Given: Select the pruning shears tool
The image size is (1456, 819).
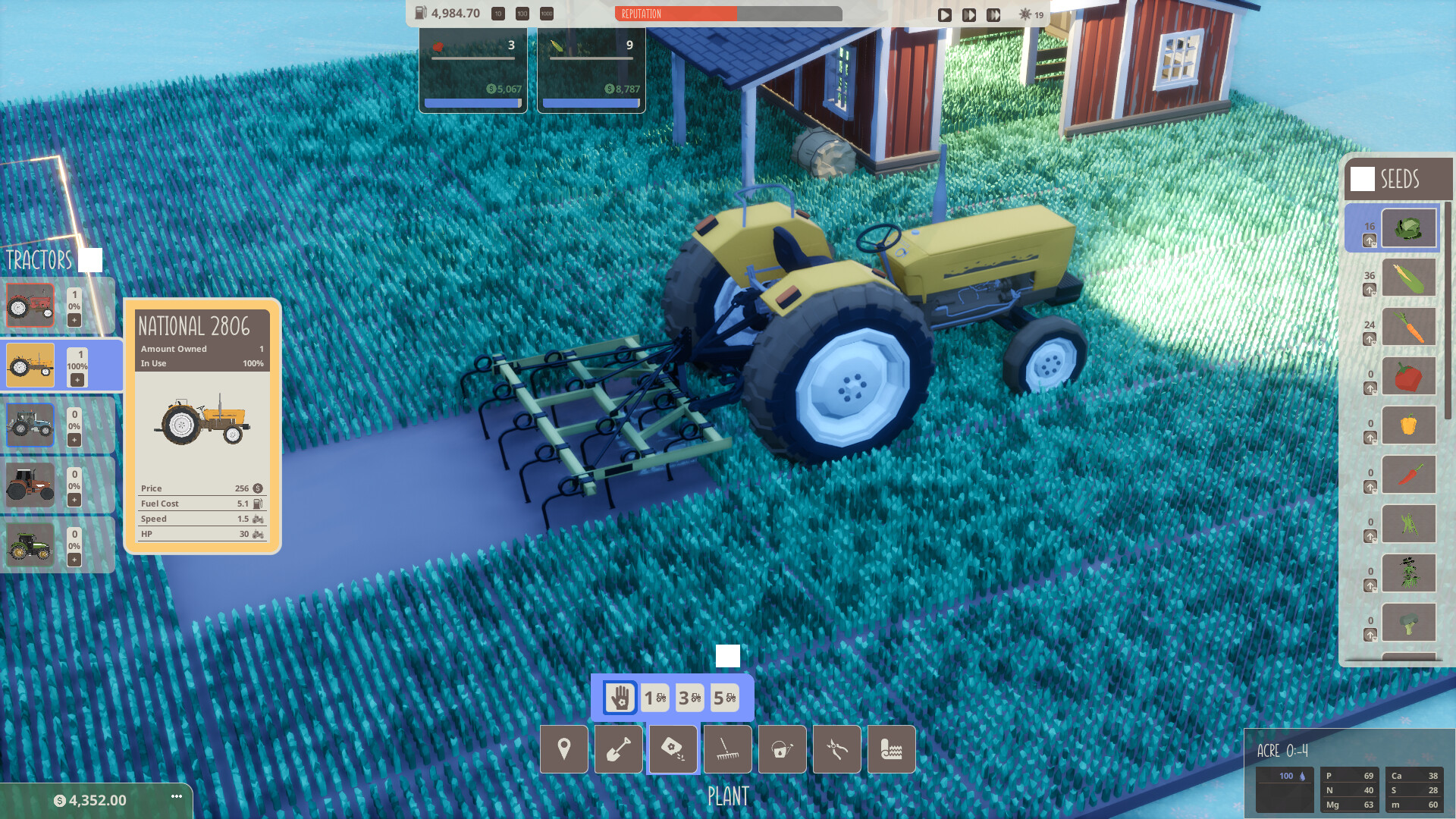Looking at the screenshot, I should pyautogui.click(x=836, y=749).
